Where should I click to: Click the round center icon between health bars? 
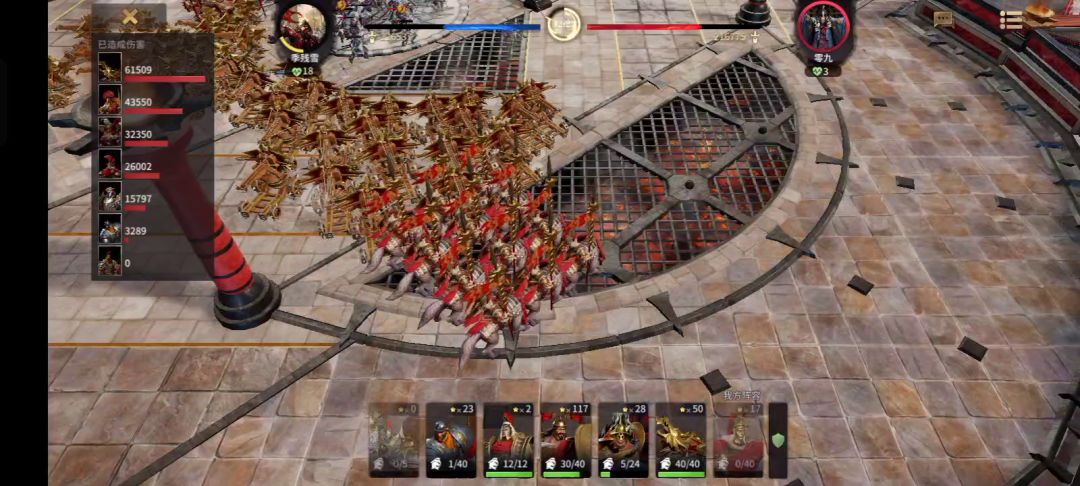[564, 24]
